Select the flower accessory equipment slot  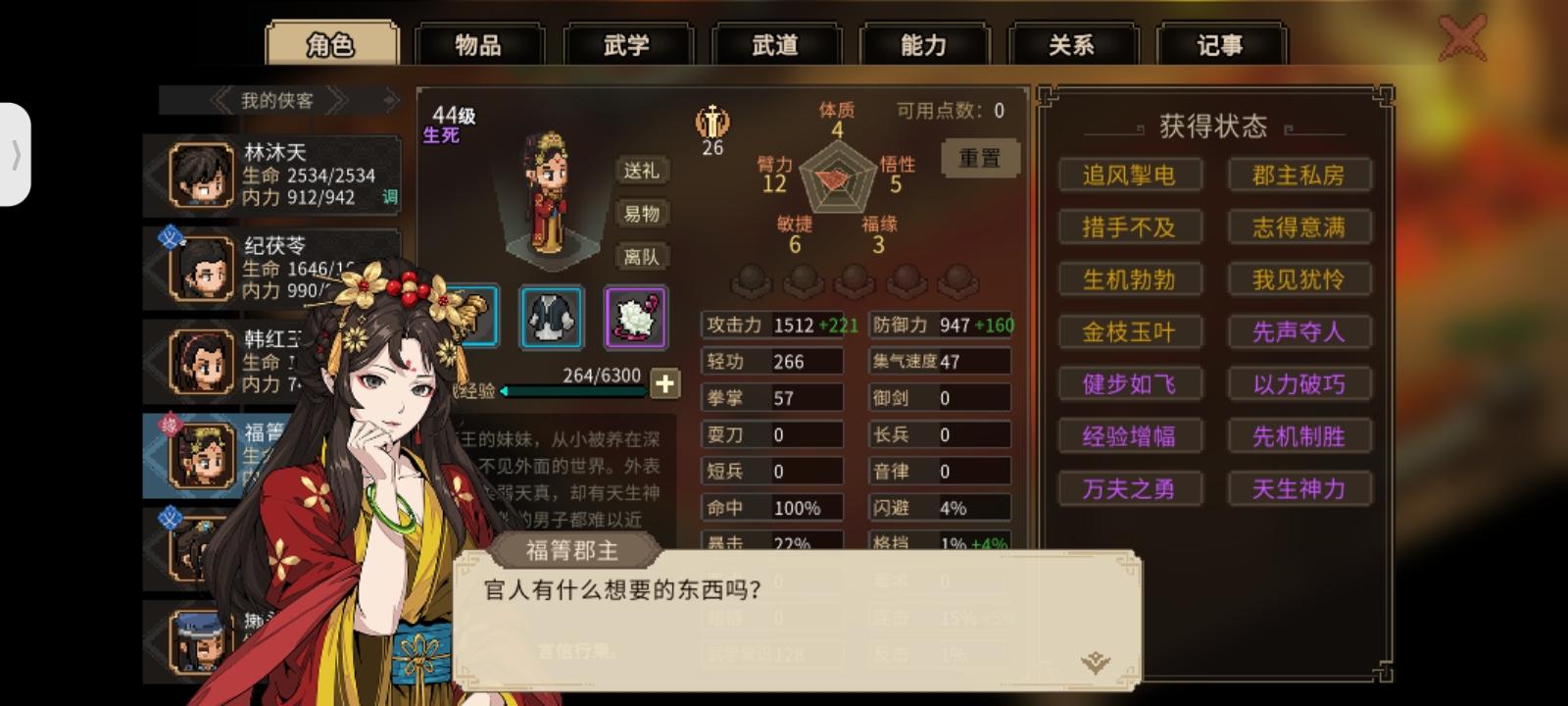636,317
